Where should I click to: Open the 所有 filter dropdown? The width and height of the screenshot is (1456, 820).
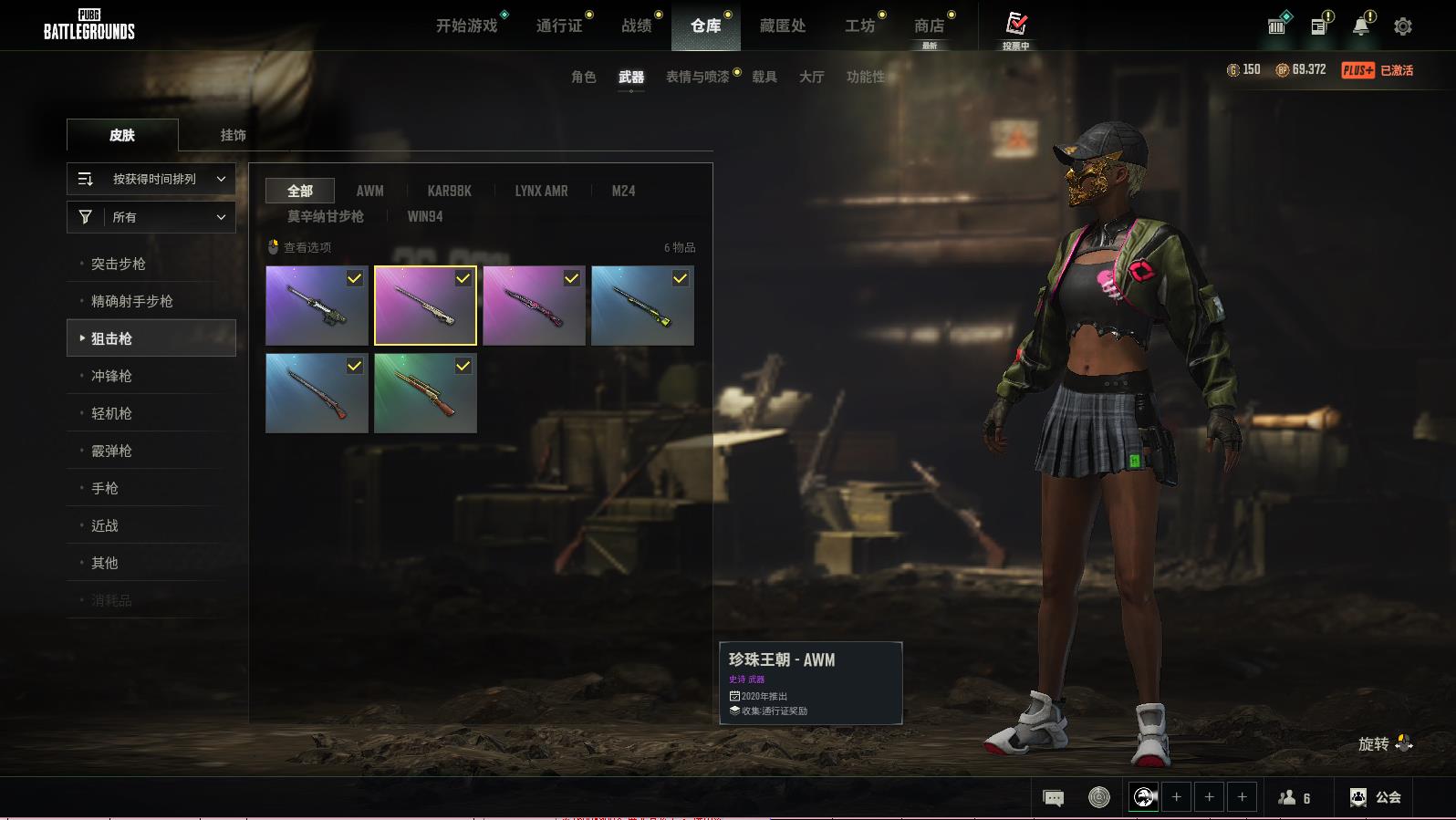pos(151,217)
